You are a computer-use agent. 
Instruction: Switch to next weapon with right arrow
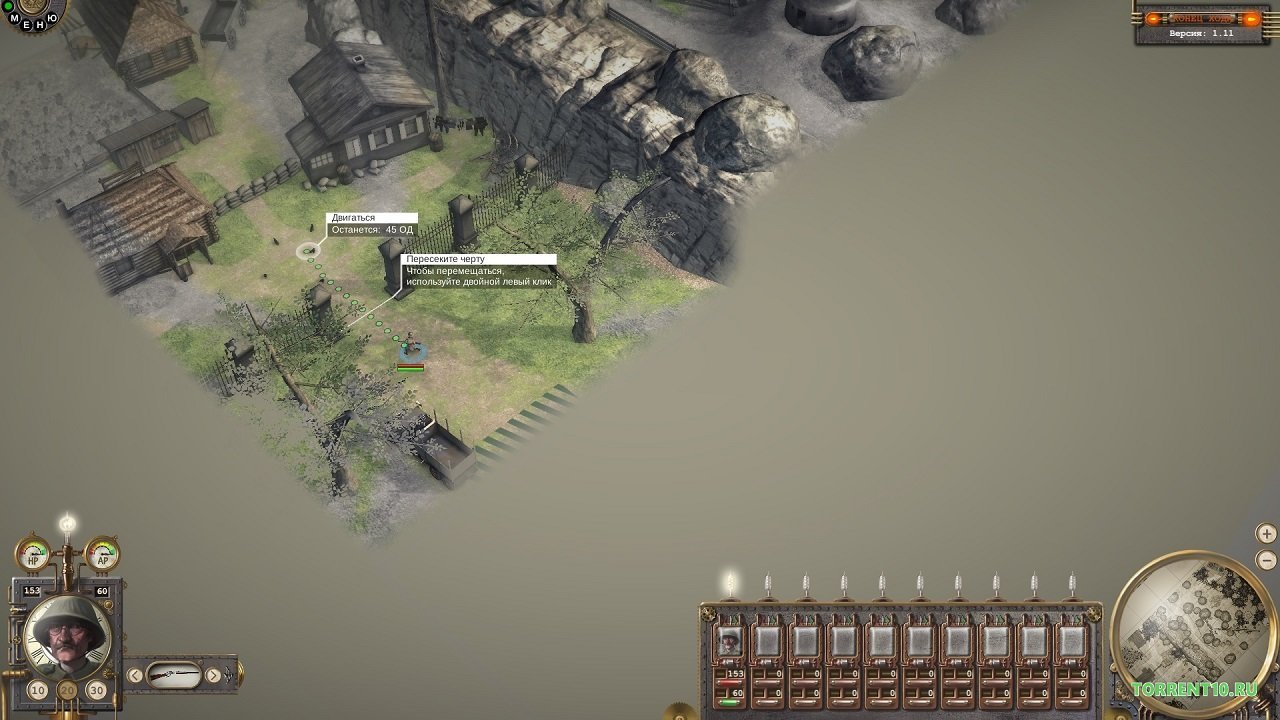click(213, 676)
